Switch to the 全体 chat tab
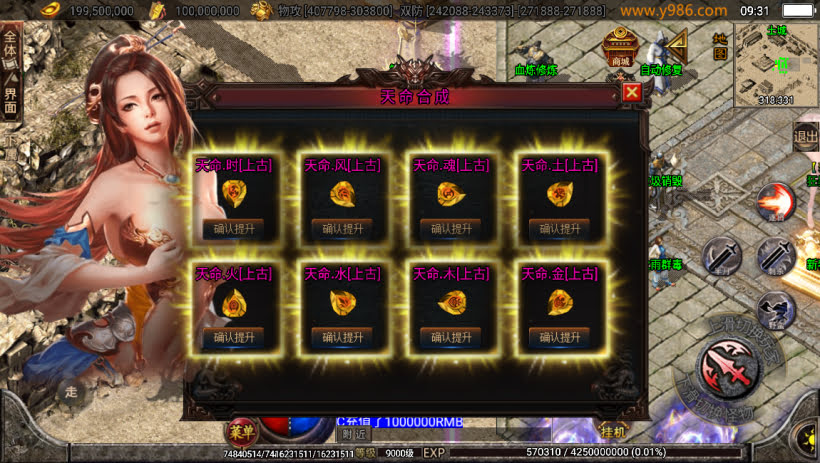 [10, 49]
